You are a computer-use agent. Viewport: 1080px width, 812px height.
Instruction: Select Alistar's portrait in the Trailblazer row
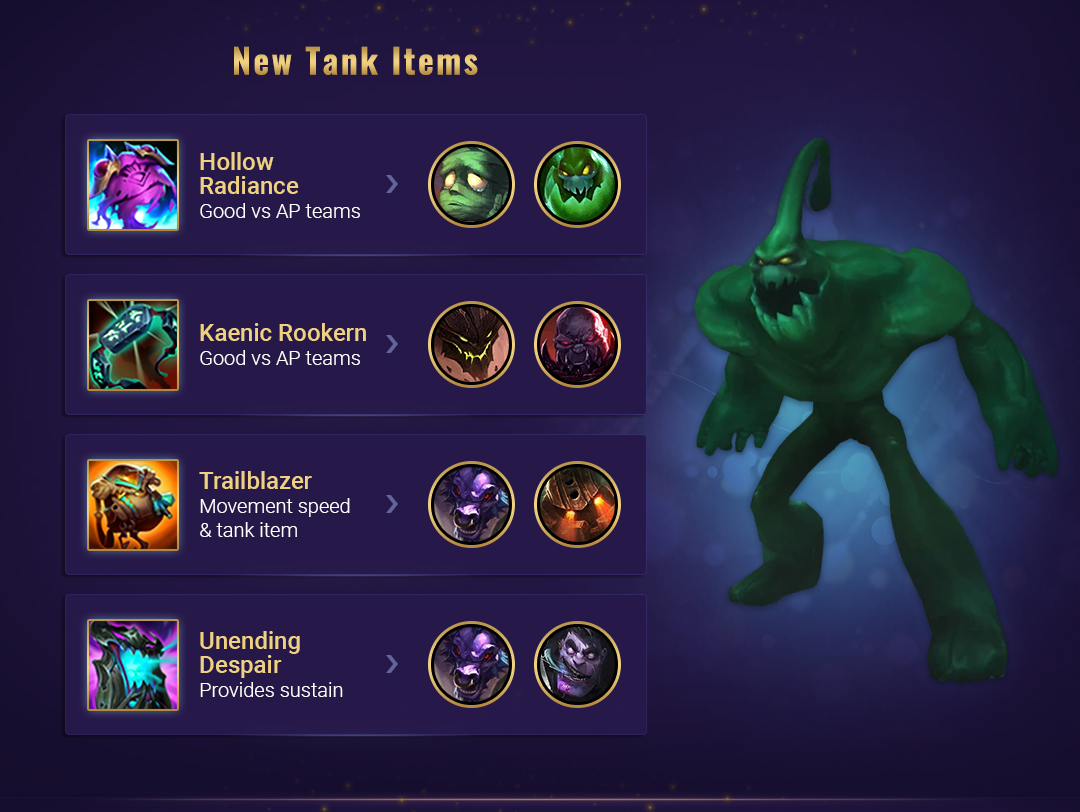[471, 505]
